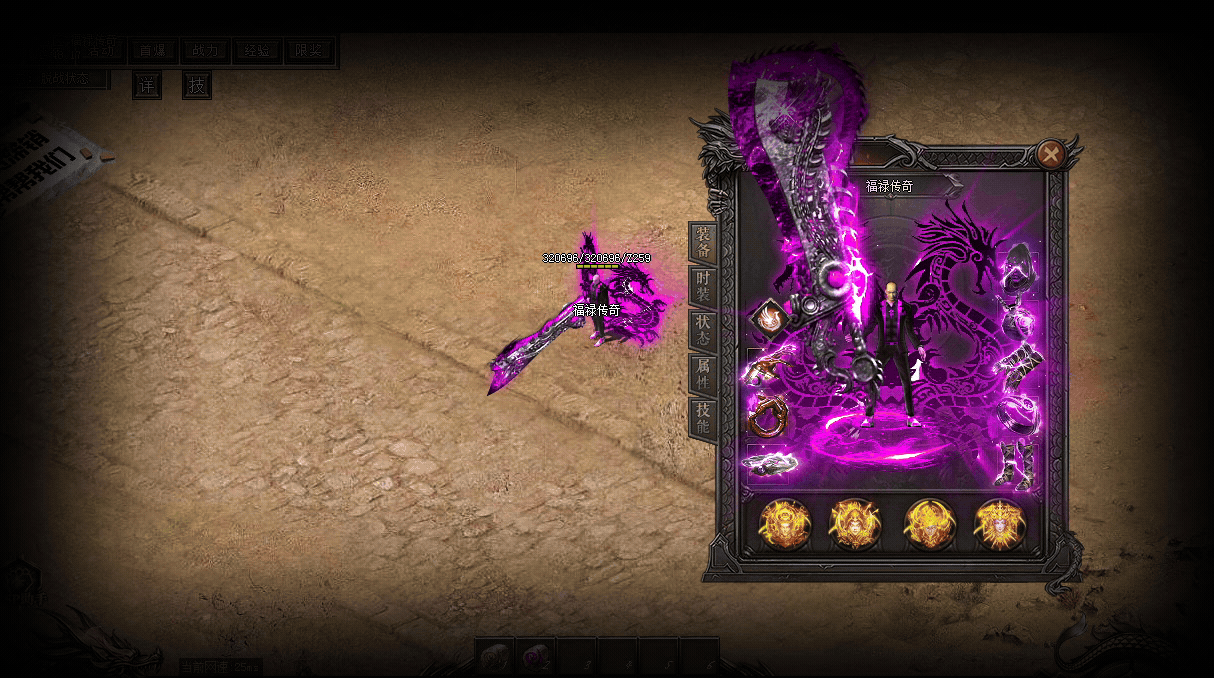Click the 首爆 button
This screenshot has width=1214, height=678.
pyautogui.click(x=153, y=51)
